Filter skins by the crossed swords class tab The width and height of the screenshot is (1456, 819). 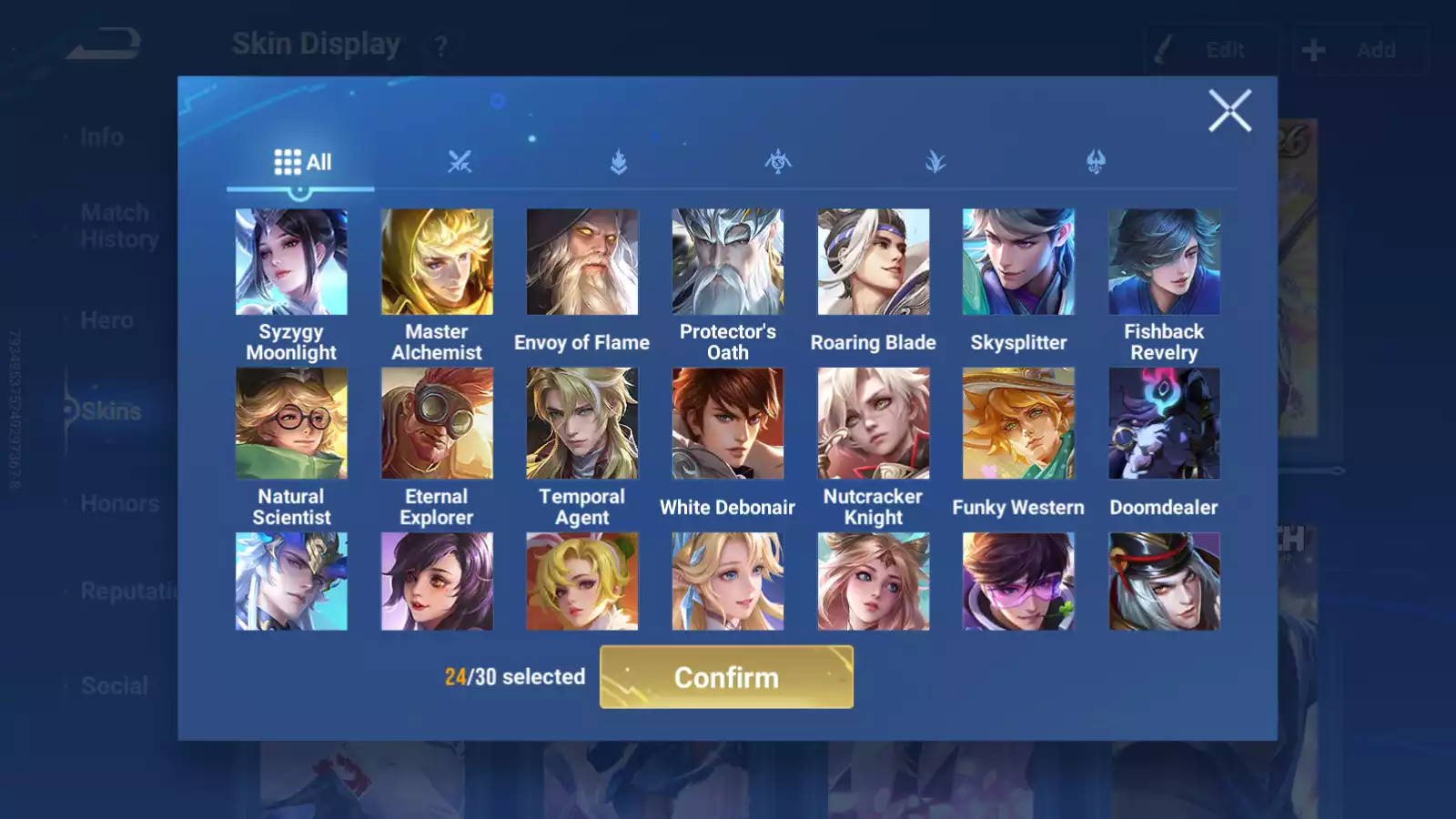pyautogui.click(x=460, y=162)
